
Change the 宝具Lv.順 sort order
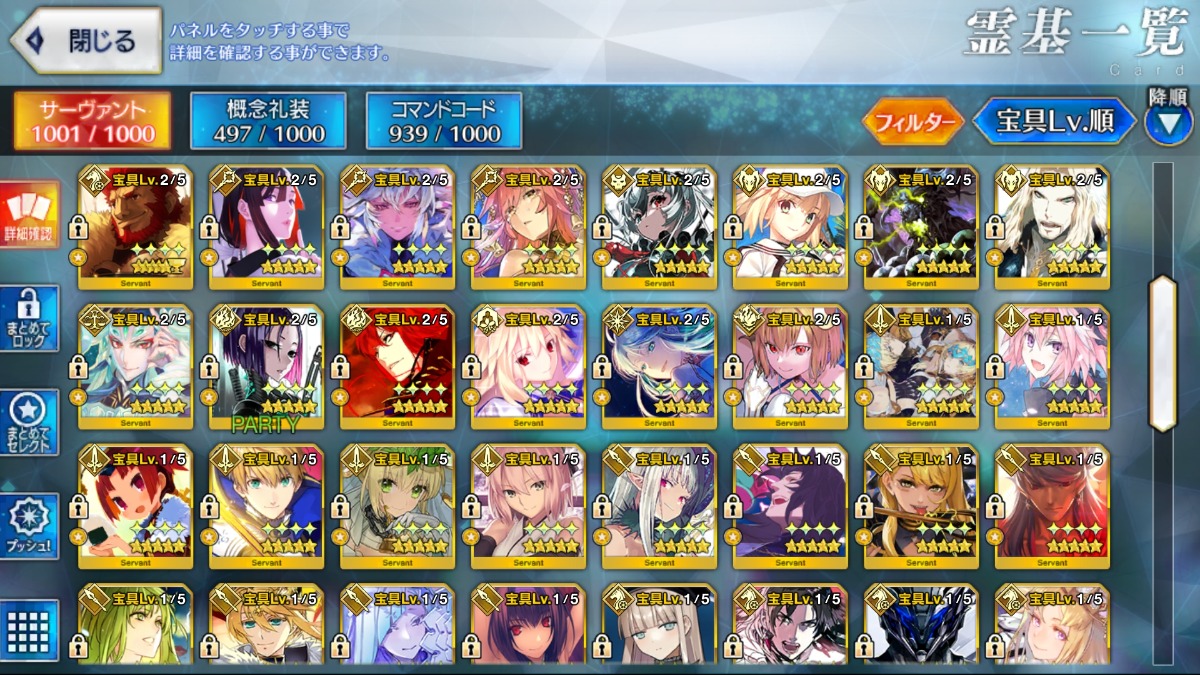coord(1054,122)
